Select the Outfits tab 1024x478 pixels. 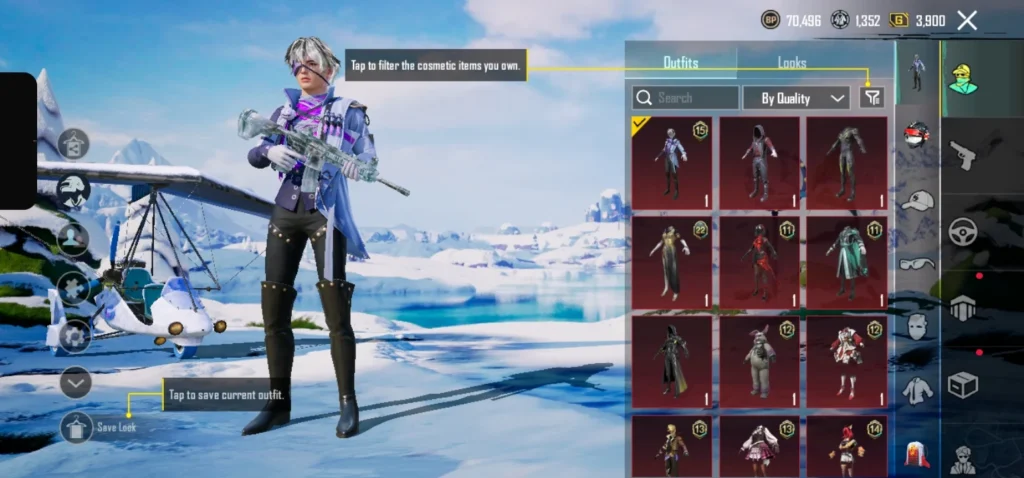tap(681, 63)
